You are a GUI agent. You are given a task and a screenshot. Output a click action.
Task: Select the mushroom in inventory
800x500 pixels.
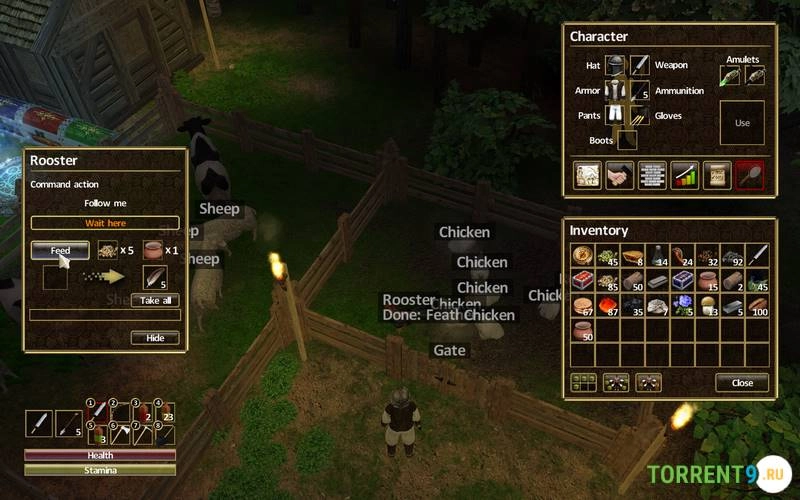[709, 304]
